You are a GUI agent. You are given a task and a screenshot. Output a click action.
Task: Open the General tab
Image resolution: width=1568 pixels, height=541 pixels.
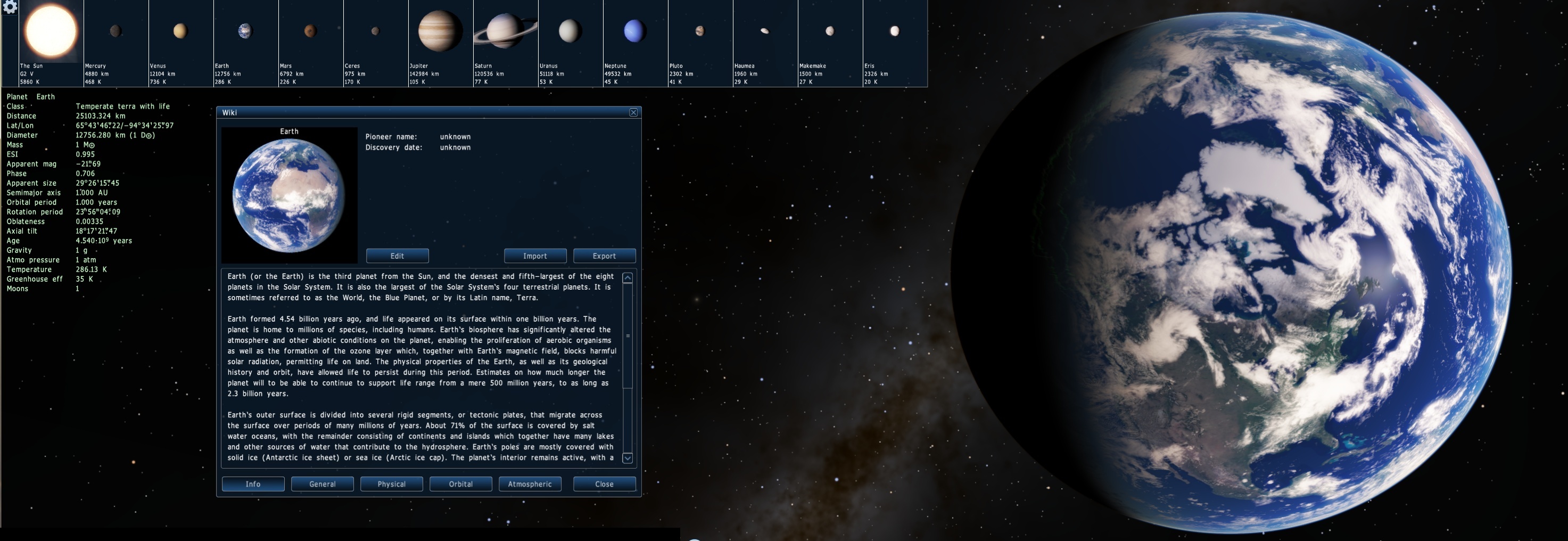click(x=323, y=485)
